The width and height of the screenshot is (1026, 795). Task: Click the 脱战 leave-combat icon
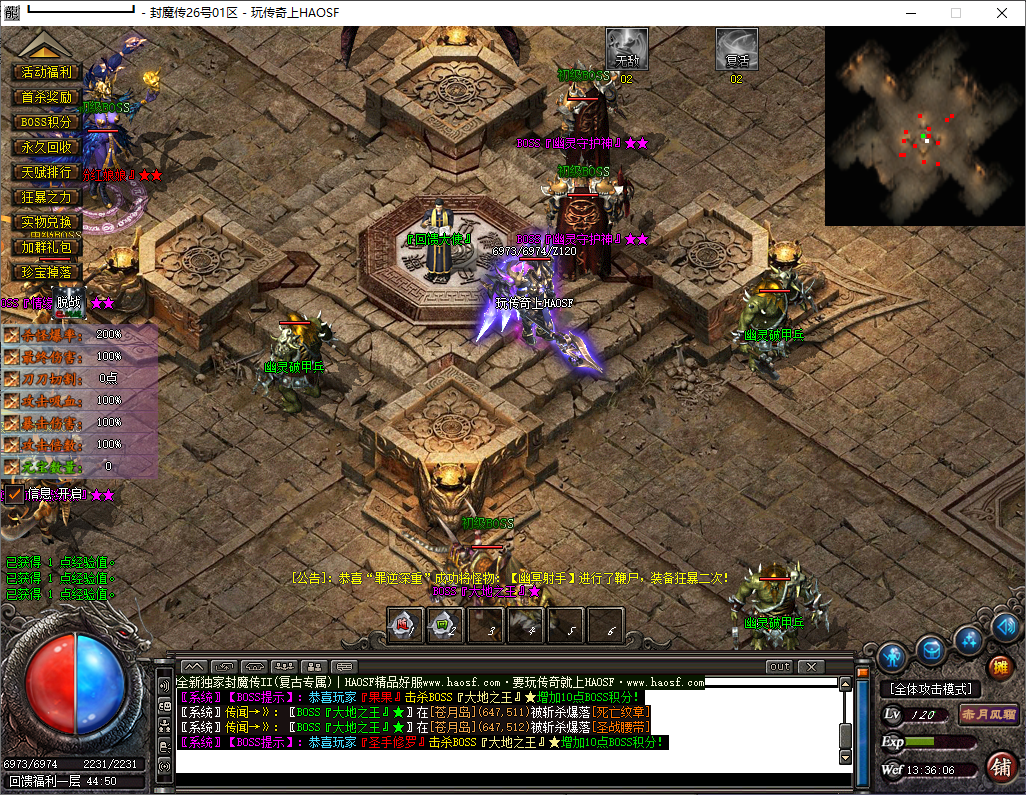68,302
